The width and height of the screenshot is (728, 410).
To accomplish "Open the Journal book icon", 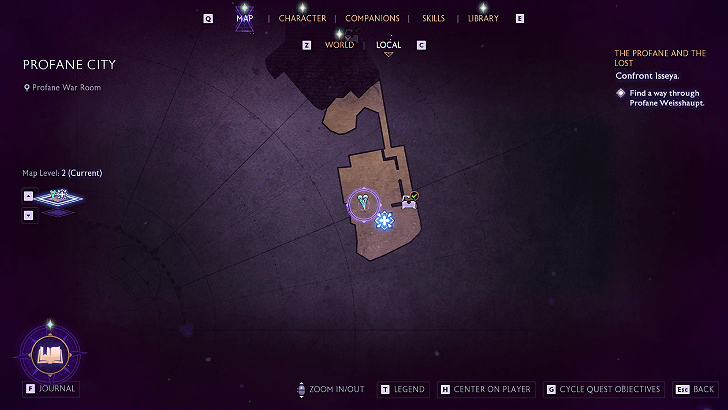I will click(x=49, y=353).
